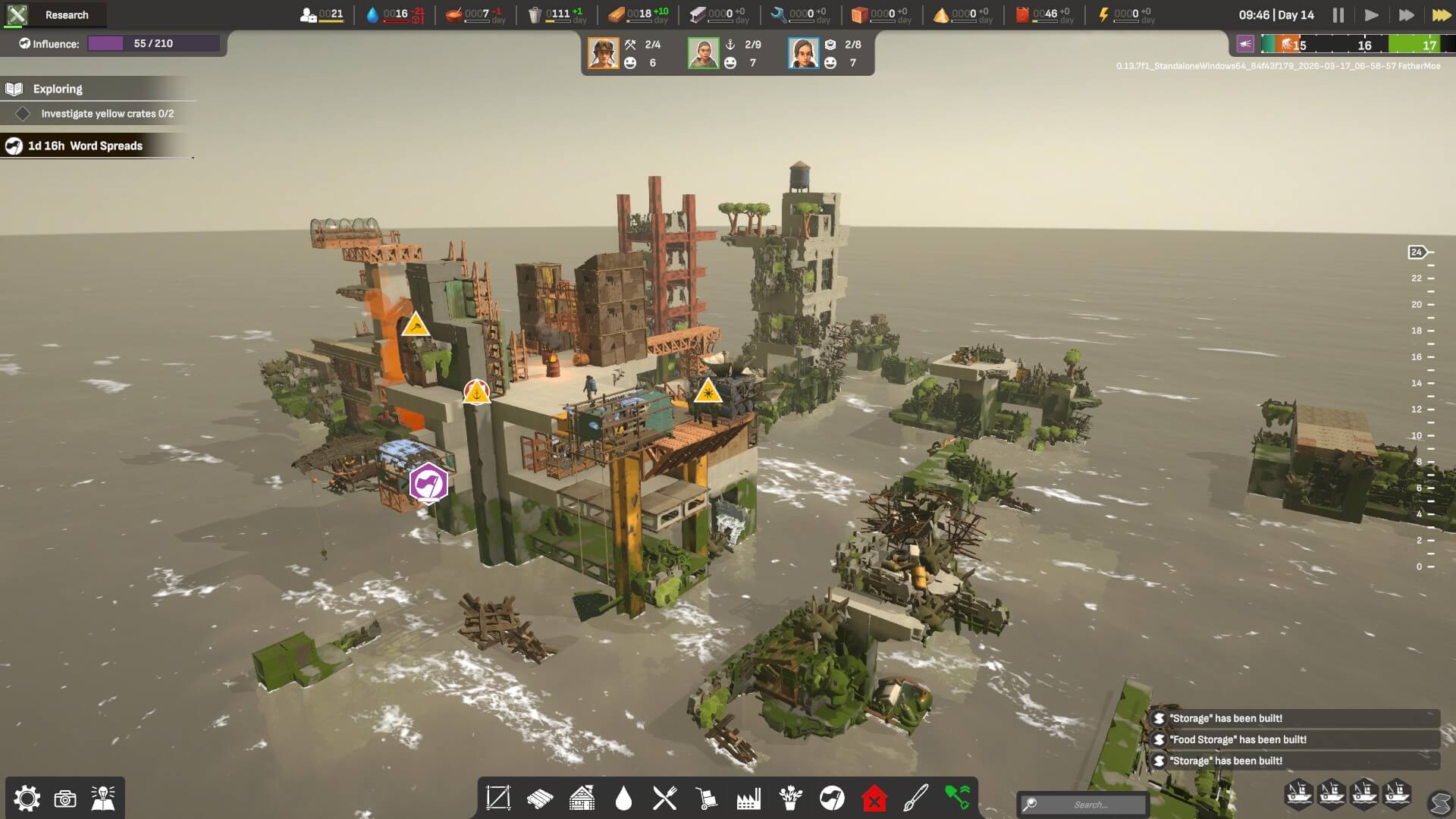Viewport: 1456px width, 819px height.
Task: Select the factory buildings category
Action: (748, 798)
